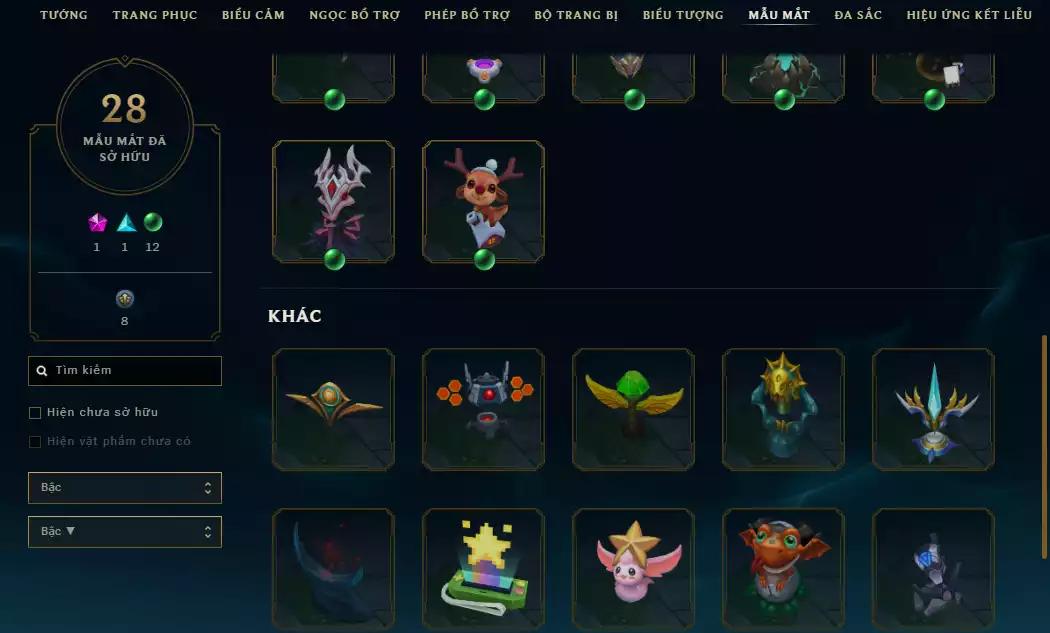Switch to the TƯỚNG tab

(64, 15)
